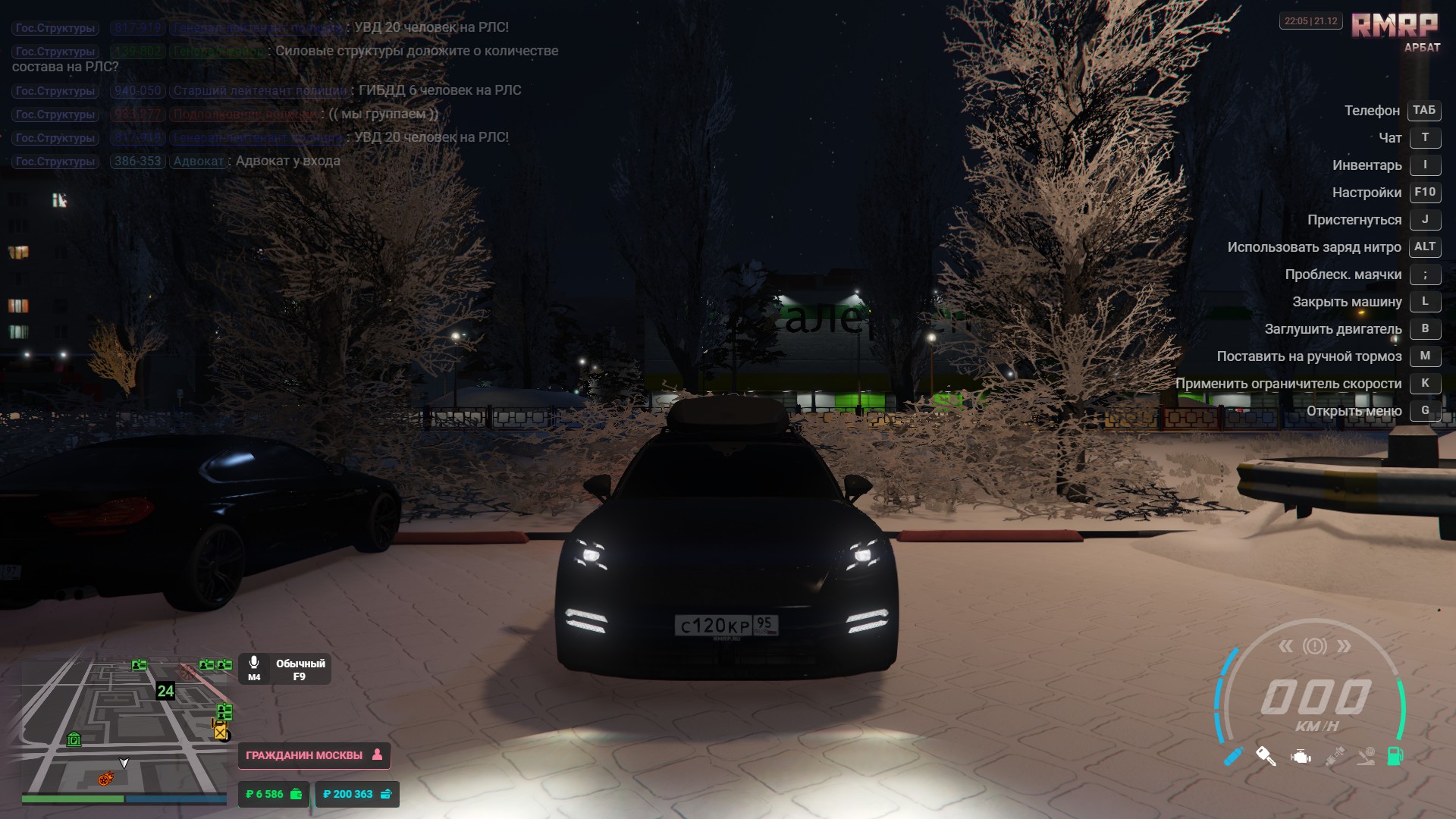Activate the right turn signal arrows
1456x819 pixels.
pos(1344,646)
